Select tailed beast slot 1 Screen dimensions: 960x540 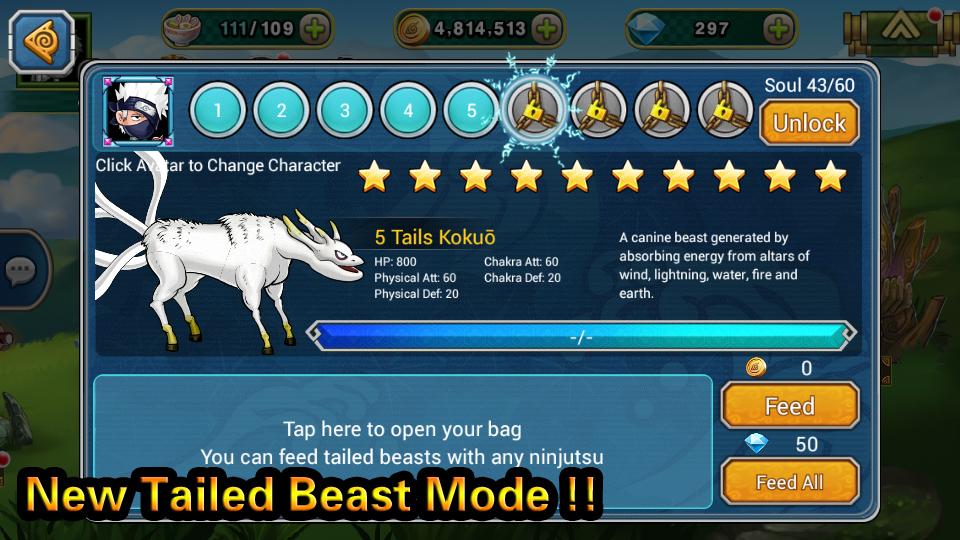click(x=217, y=110)
